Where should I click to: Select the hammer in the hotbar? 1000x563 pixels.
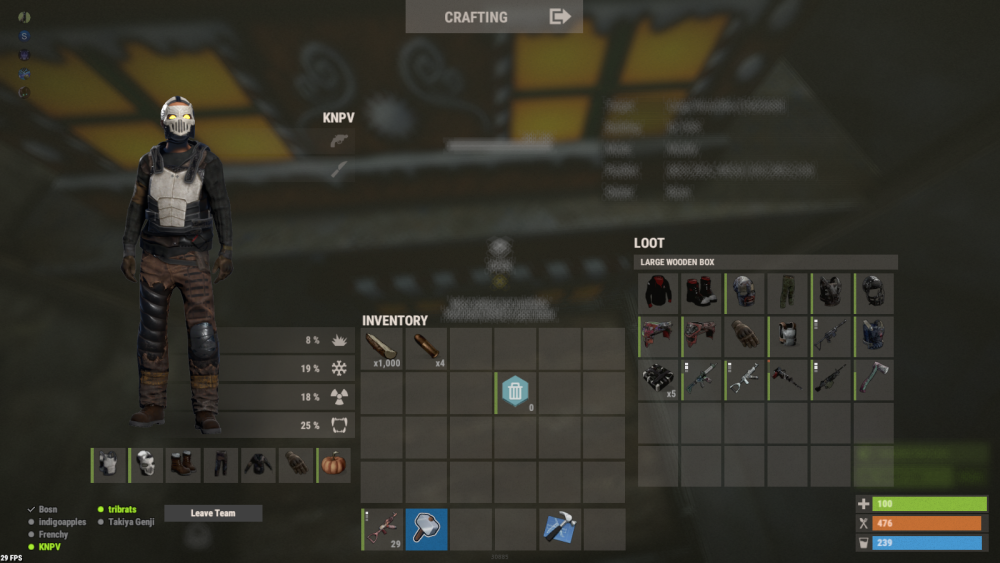(x=426, y=530)
